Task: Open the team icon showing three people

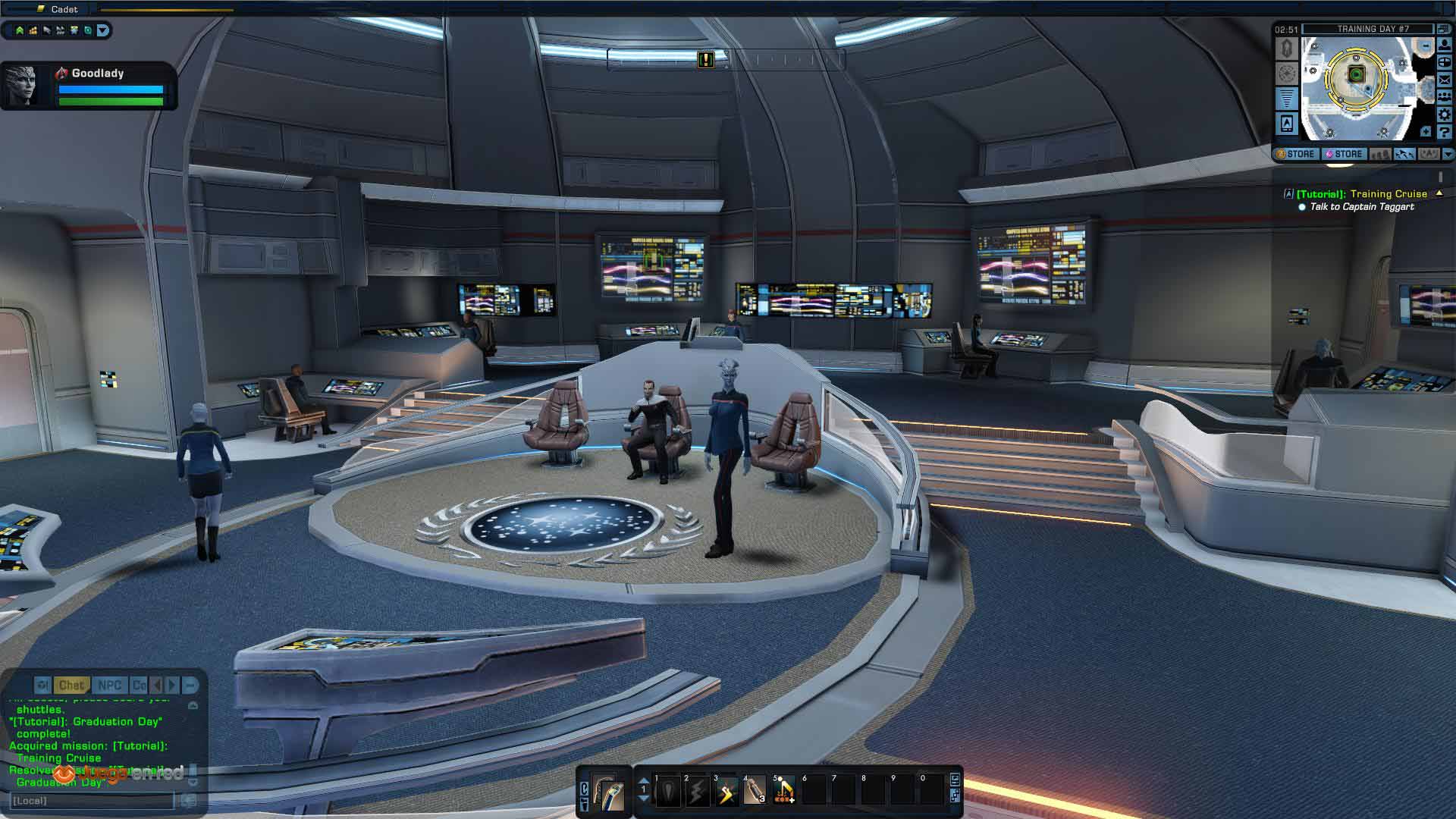Action: (x=1445, y=97)
